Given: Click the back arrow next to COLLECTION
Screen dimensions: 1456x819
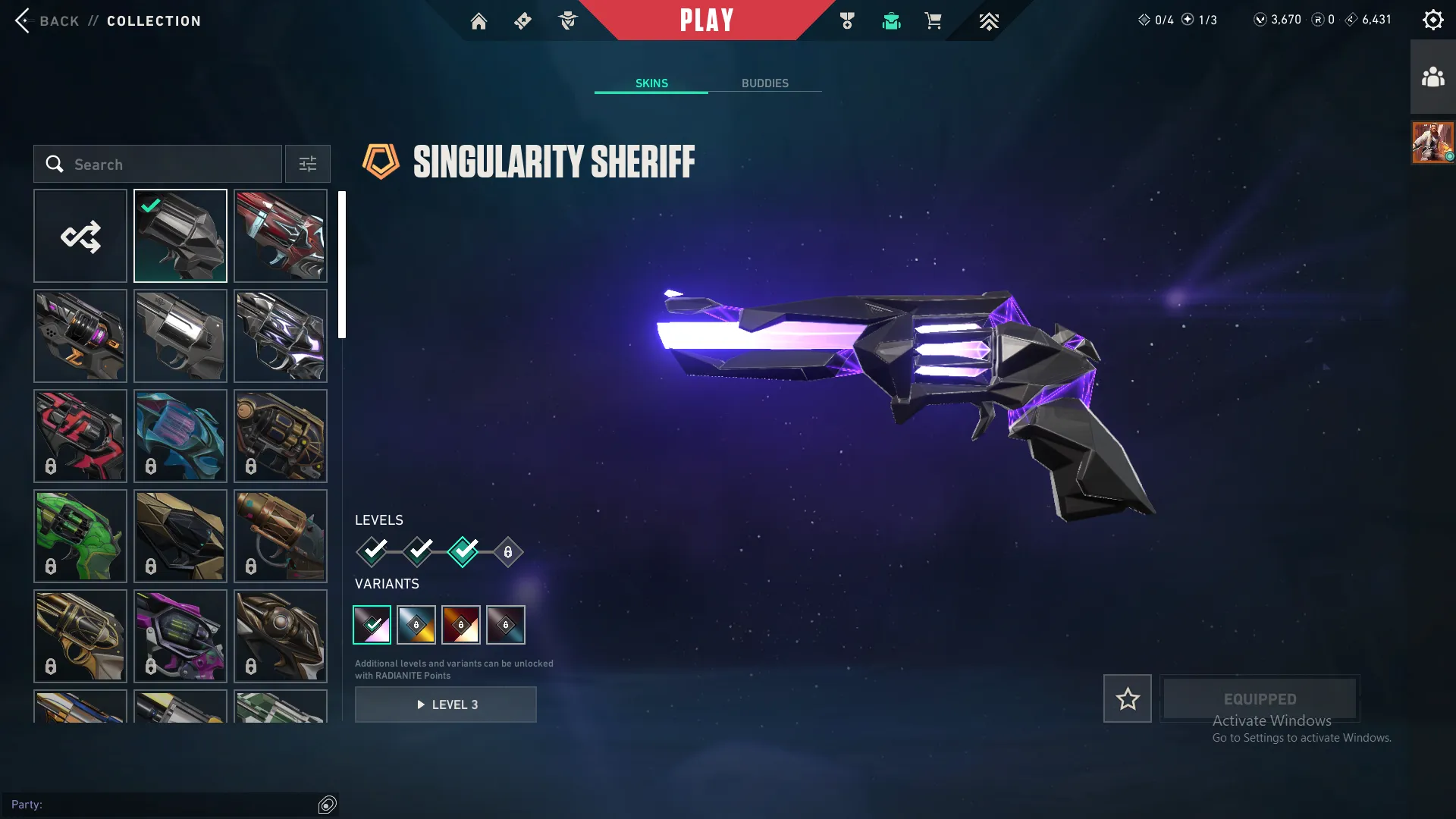Looking at the screenshot, I should point(23,20).
